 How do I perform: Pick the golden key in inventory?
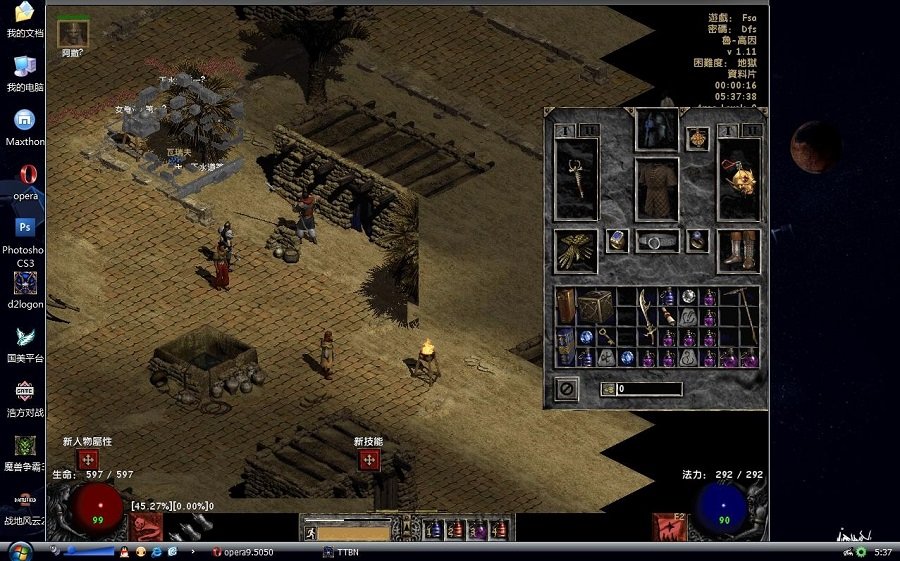pos(606,337)
